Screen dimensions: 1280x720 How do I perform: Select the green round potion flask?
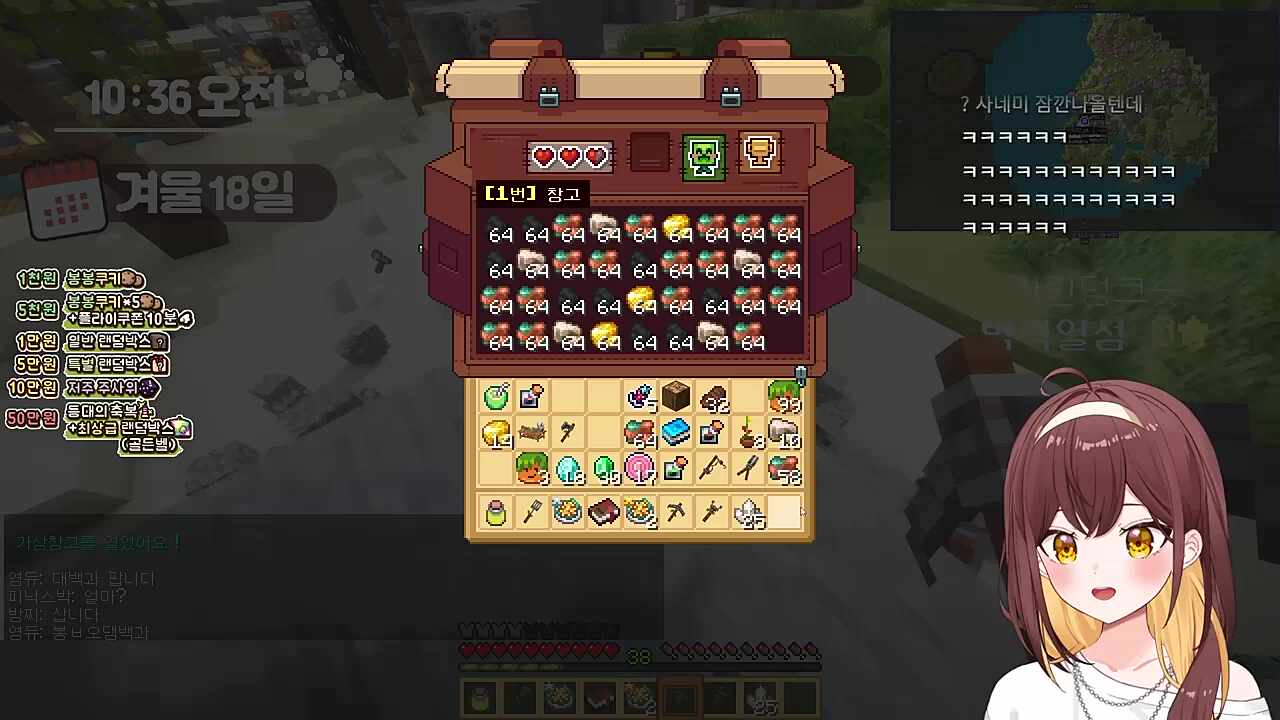click(496, 397)
